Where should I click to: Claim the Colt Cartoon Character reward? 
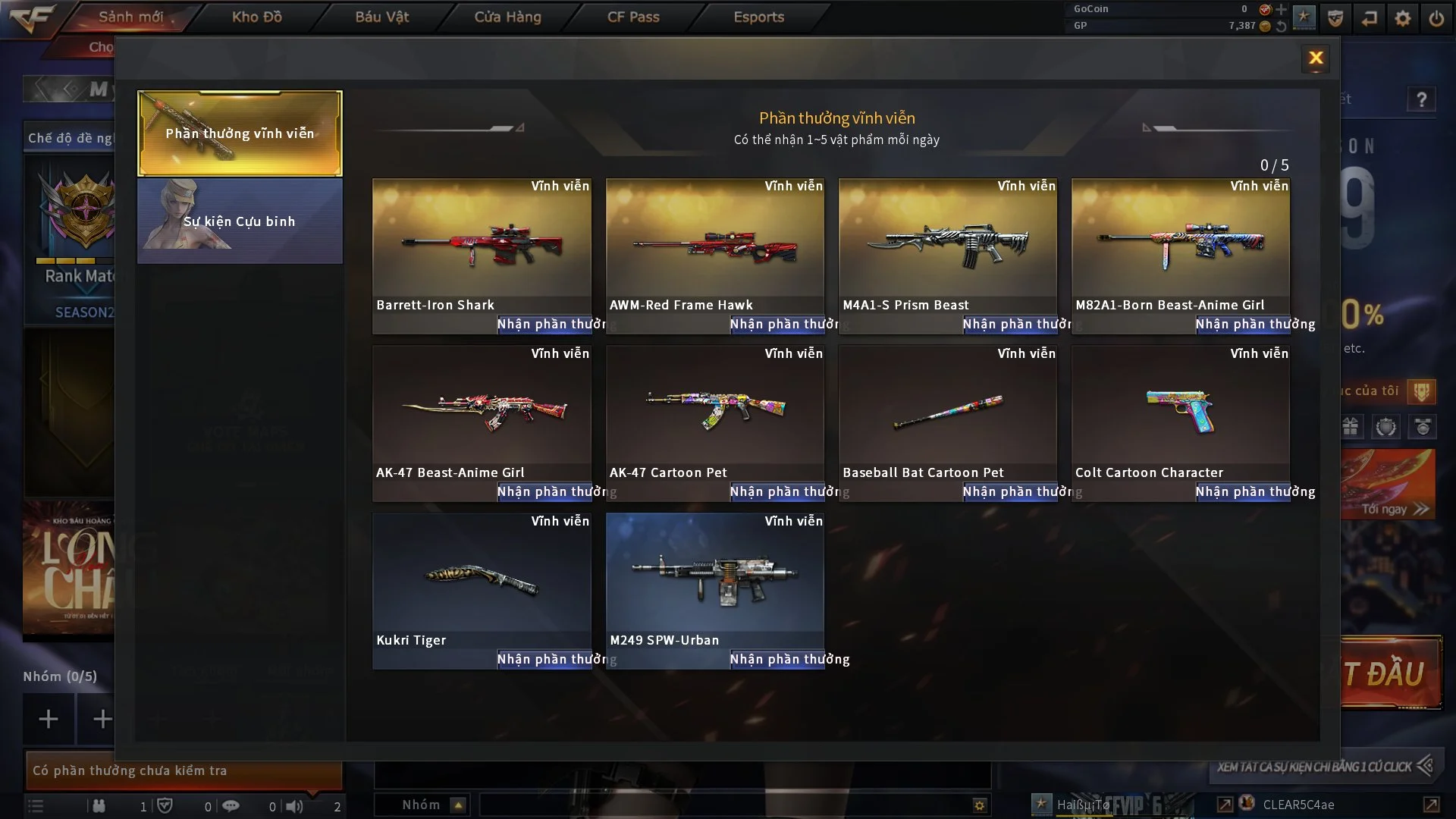(1242, 492)
